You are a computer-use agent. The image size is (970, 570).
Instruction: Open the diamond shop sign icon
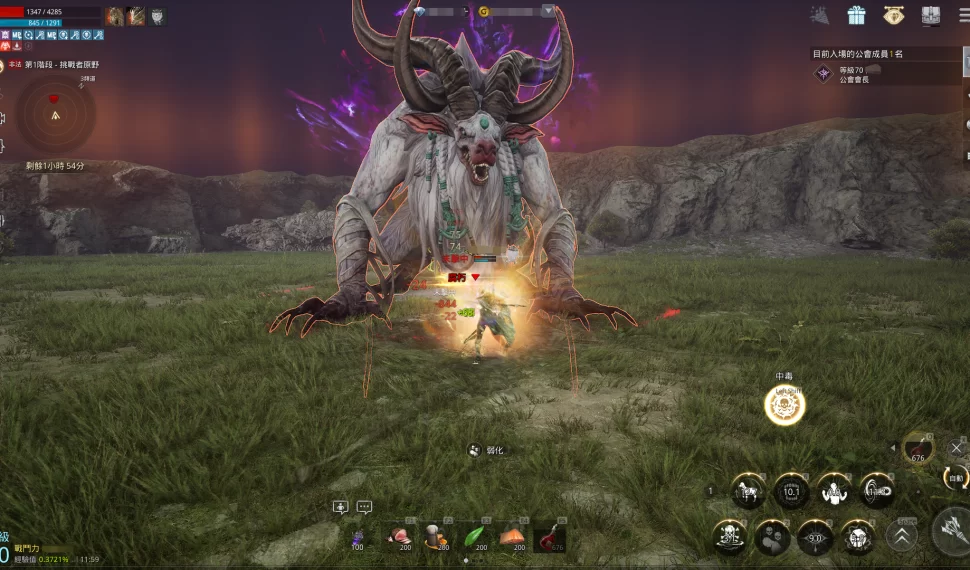pyautogui.click(x=893, y=15)
